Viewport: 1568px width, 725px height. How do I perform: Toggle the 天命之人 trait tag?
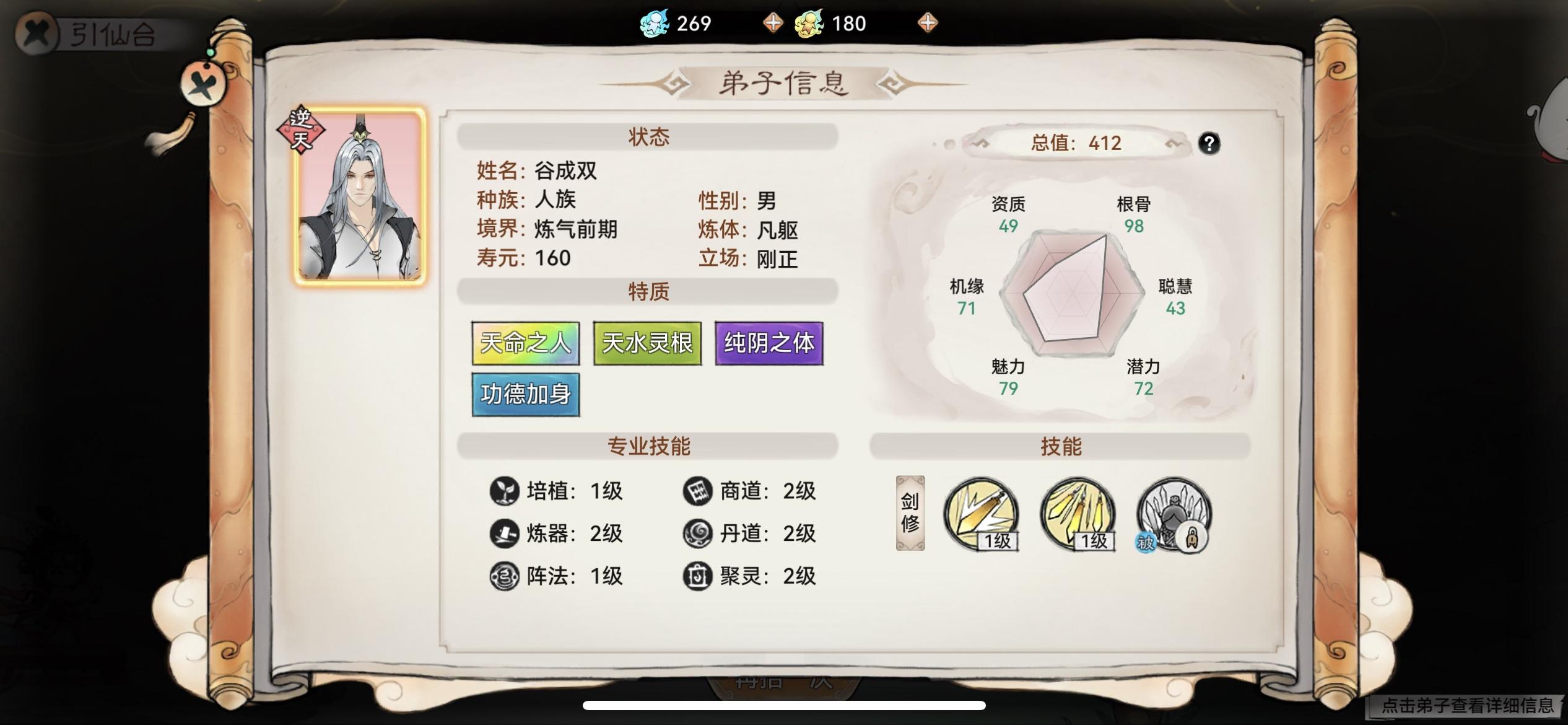525,344
